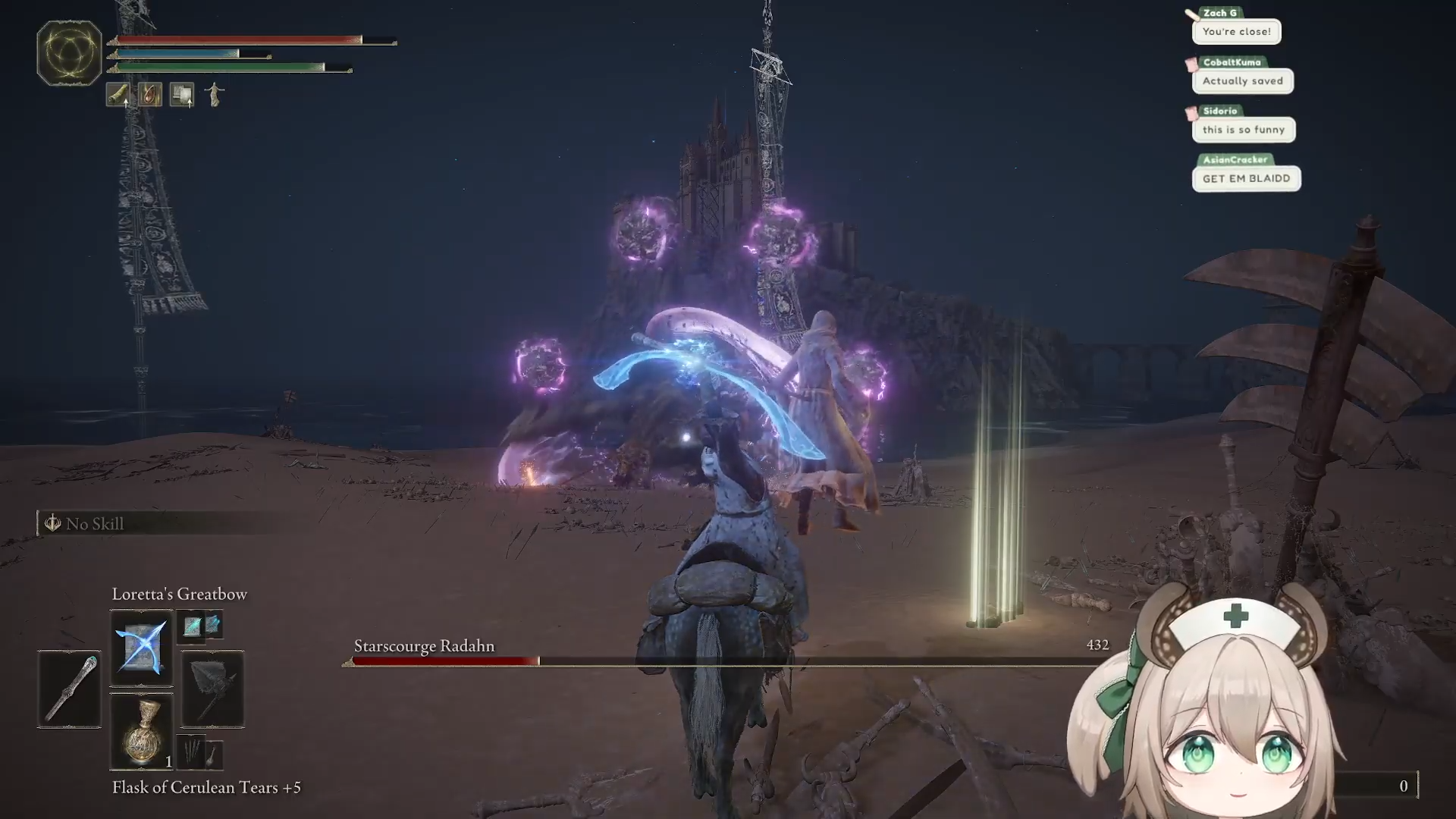Select the Loretta's Greatbow spell slot
Image resolution: width=1456 pixels, height=819 pixels.
point(141,648)
